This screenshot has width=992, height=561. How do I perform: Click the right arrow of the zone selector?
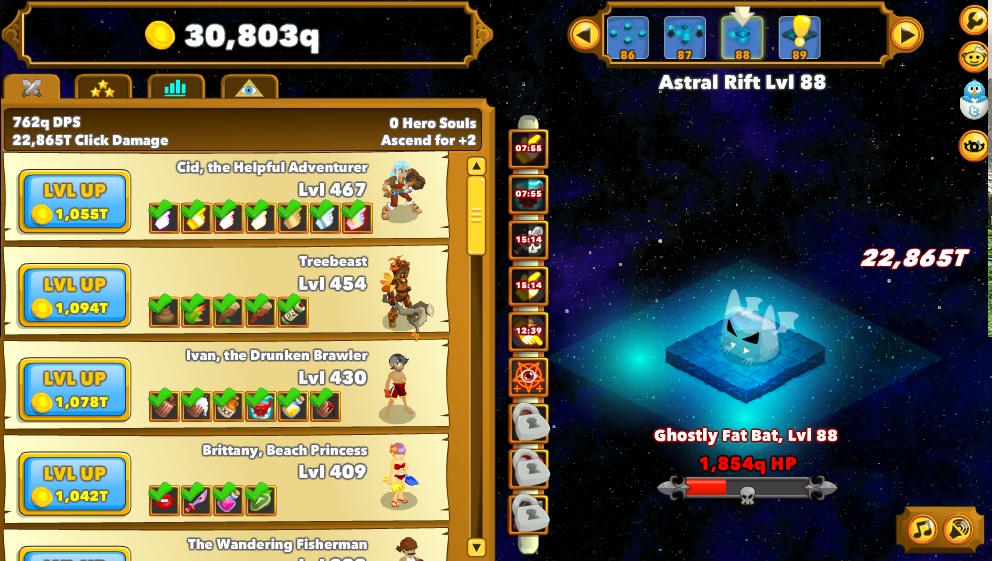[906, 36]
